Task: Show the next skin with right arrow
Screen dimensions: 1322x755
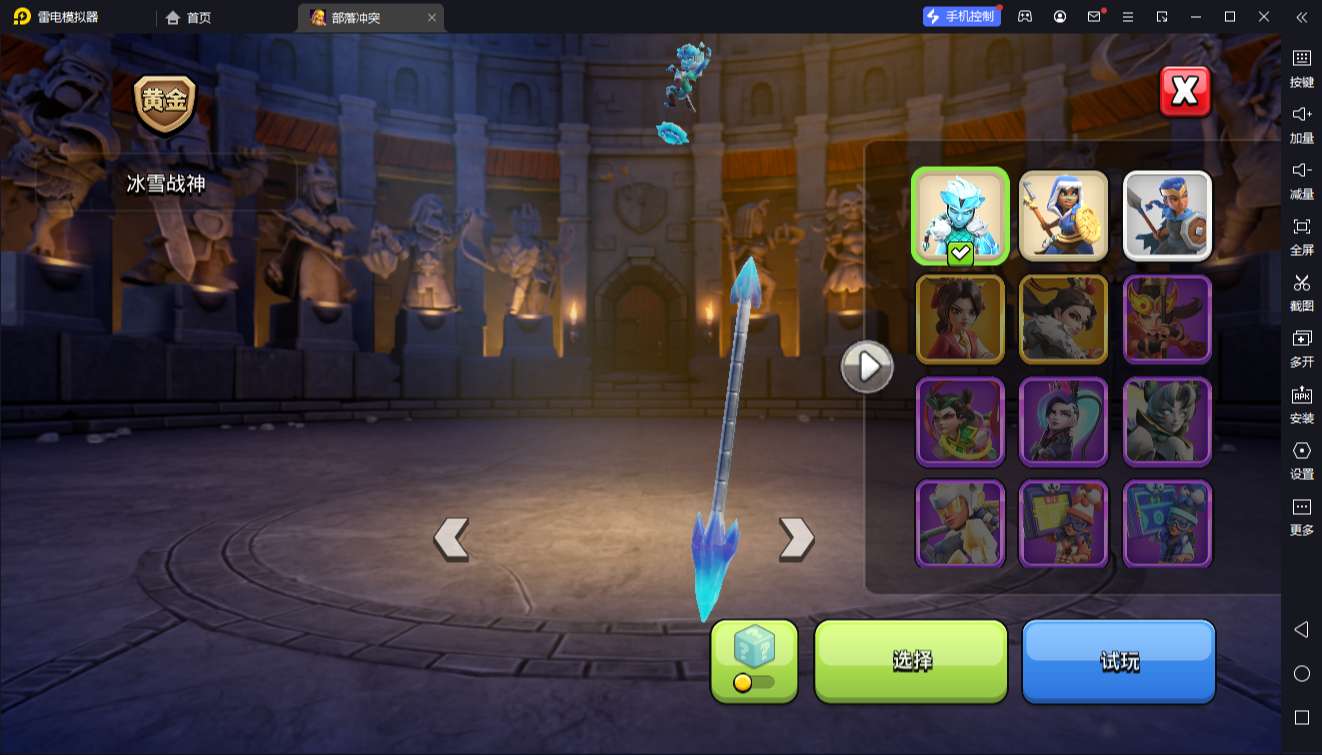Action: (x=796, y=538)
